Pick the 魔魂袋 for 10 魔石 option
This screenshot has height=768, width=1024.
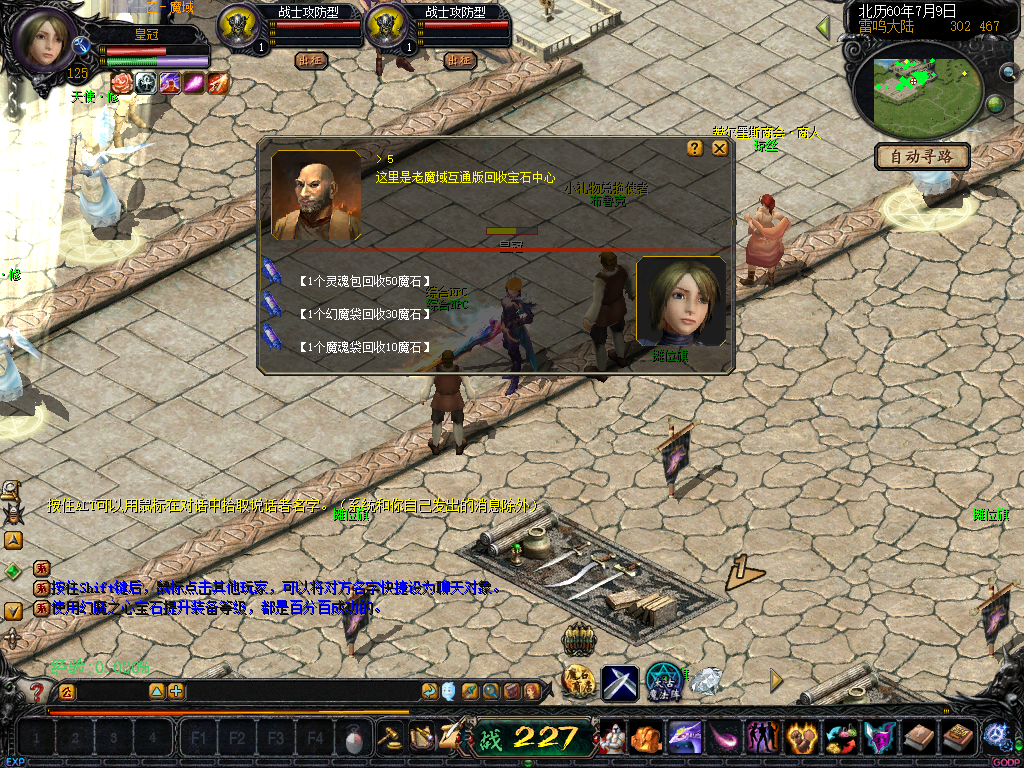[363, 347]
